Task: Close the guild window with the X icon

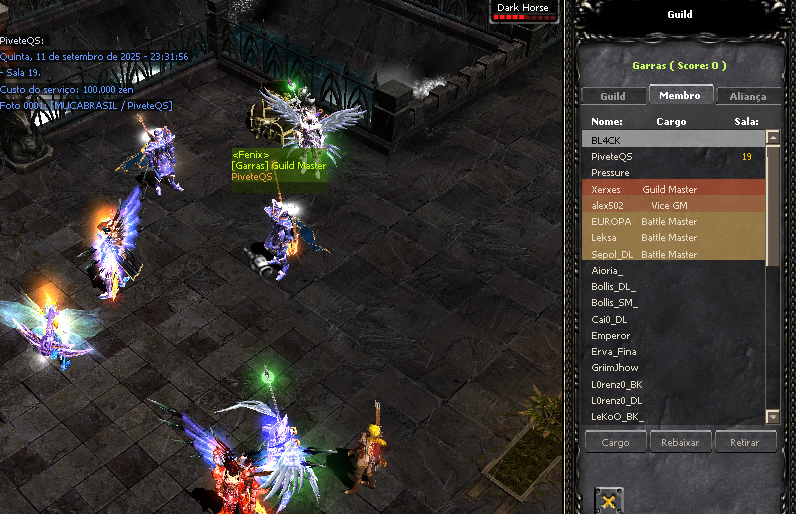Action: click(609, 499)
